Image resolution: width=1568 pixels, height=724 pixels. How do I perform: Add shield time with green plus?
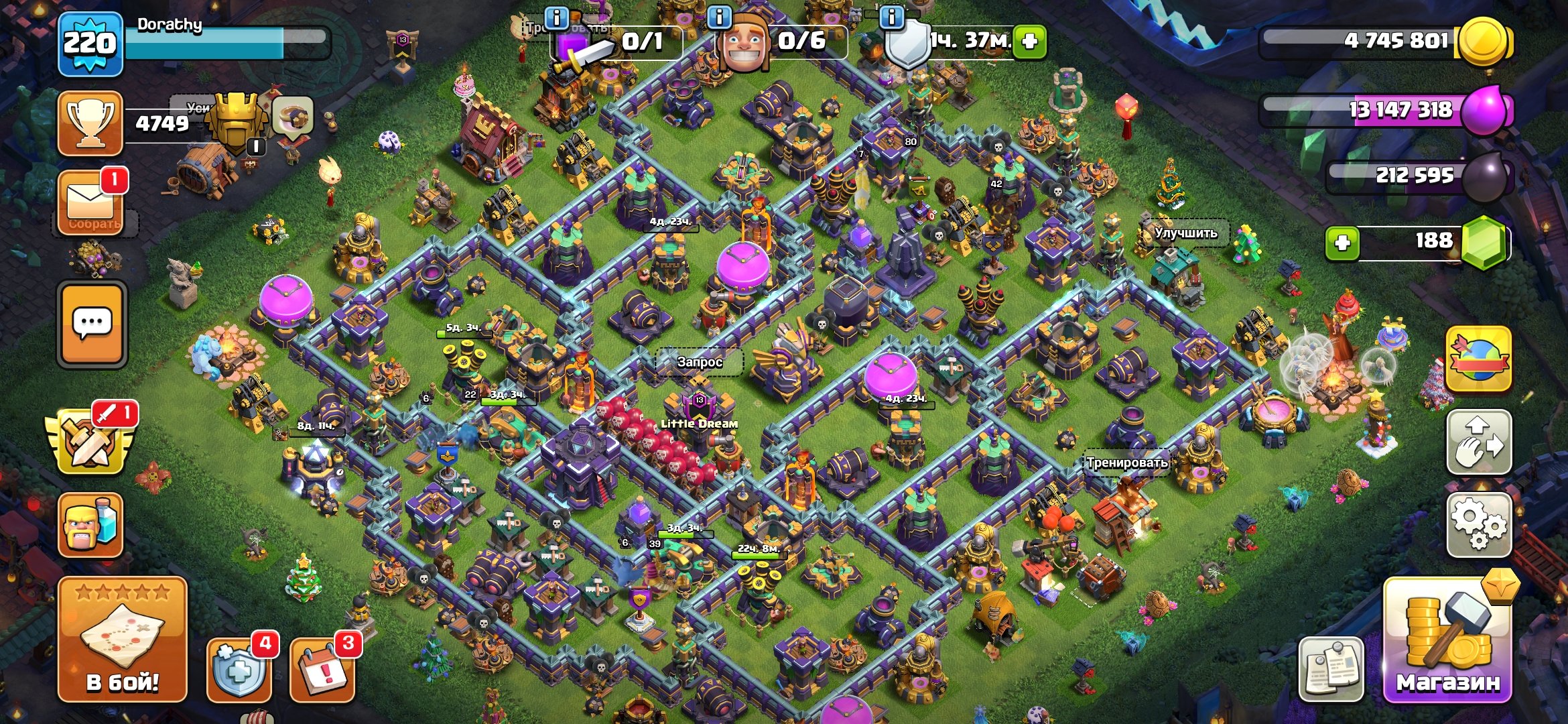(1029, 42)
